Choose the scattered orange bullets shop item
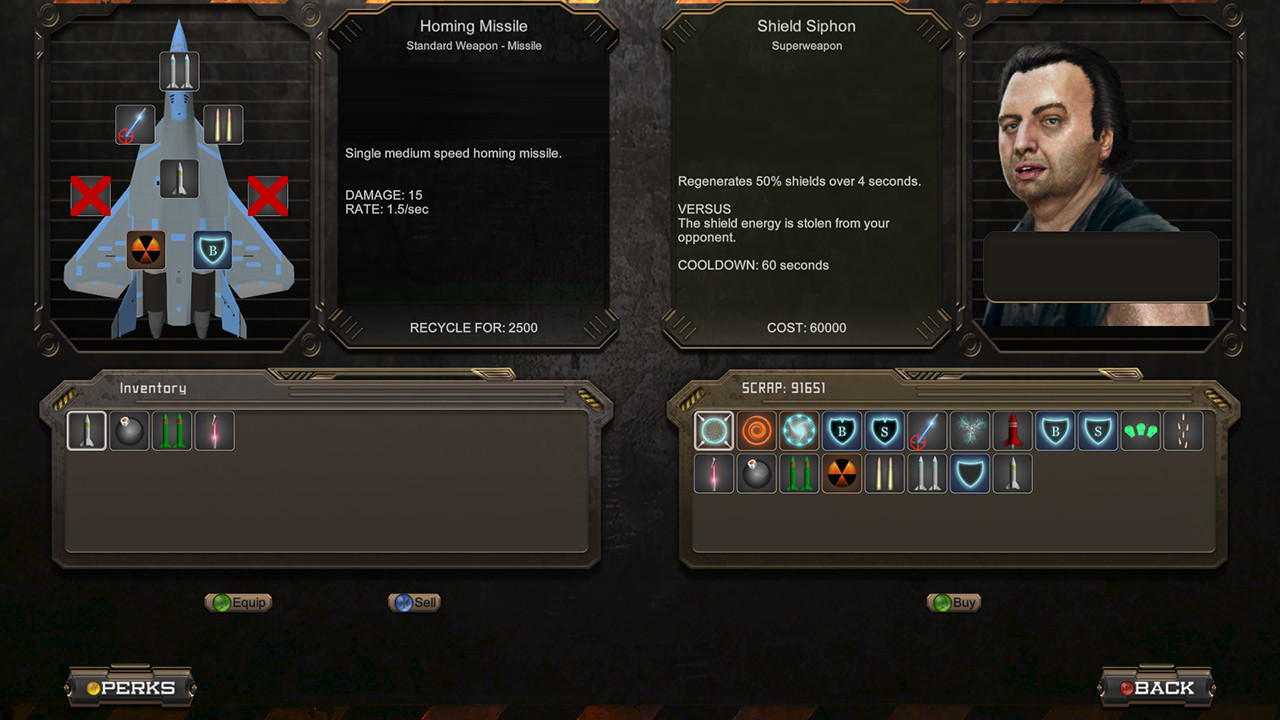Image resolution: width=1280 pixels, height=720 pixels. coord(1184,431)
